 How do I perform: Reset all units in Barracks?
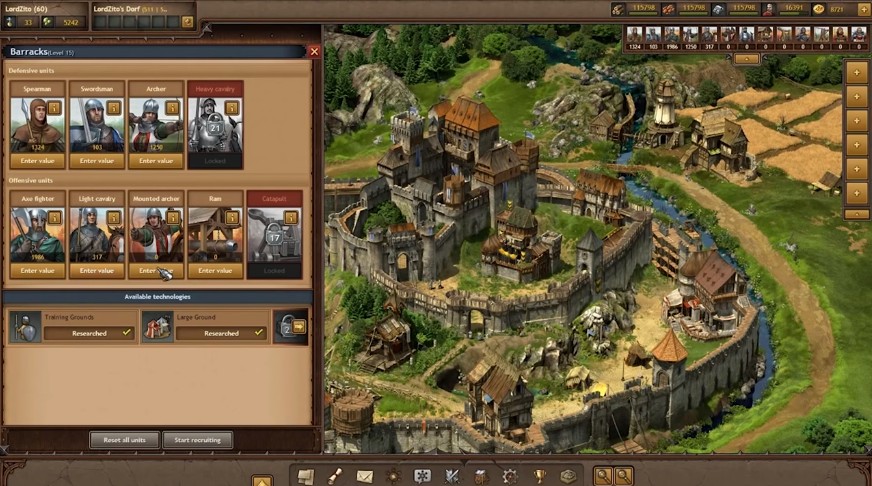[125, 440]
